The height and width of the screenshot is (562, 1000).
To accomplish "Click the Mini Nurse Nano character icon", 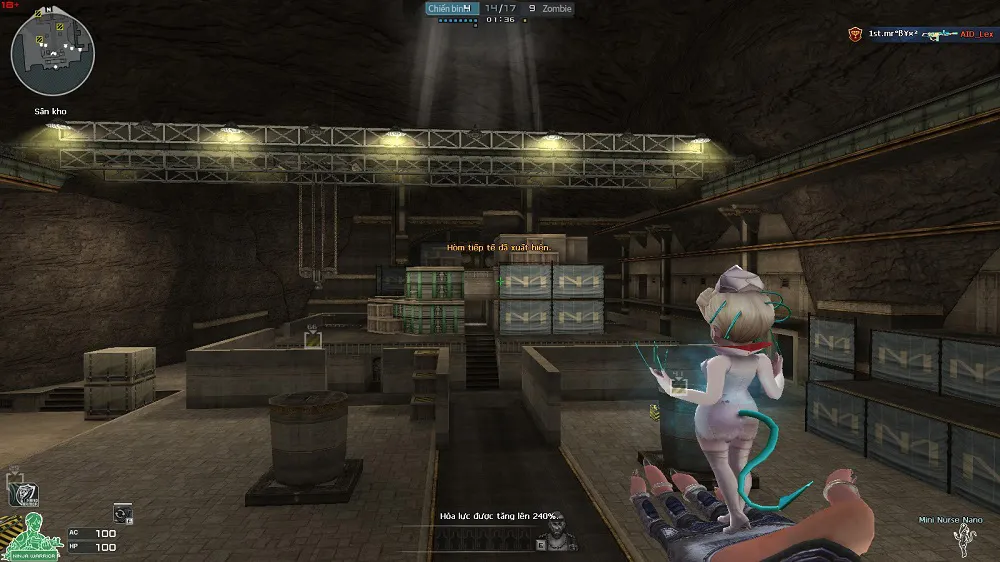I will (964, 539).
